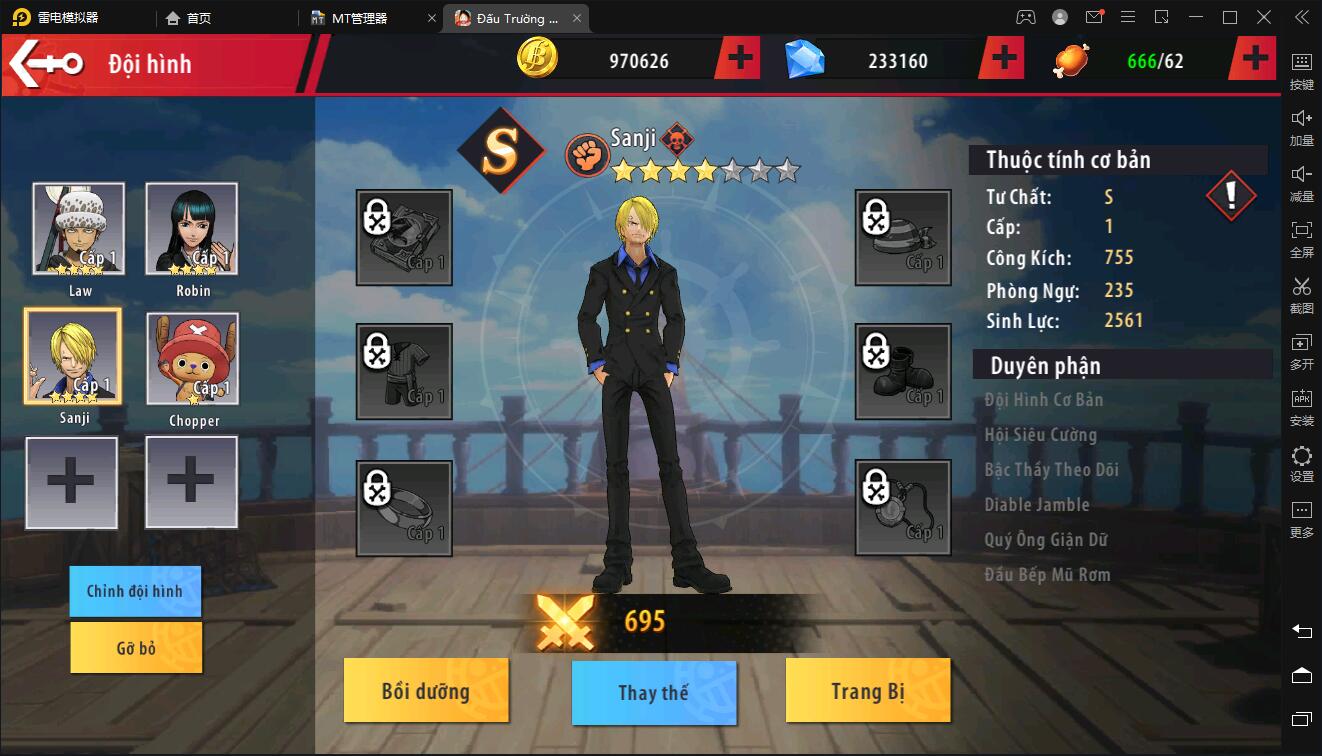Select the locked ring equipment slot
The image size is (1322, 756).
tap(404, 507)
